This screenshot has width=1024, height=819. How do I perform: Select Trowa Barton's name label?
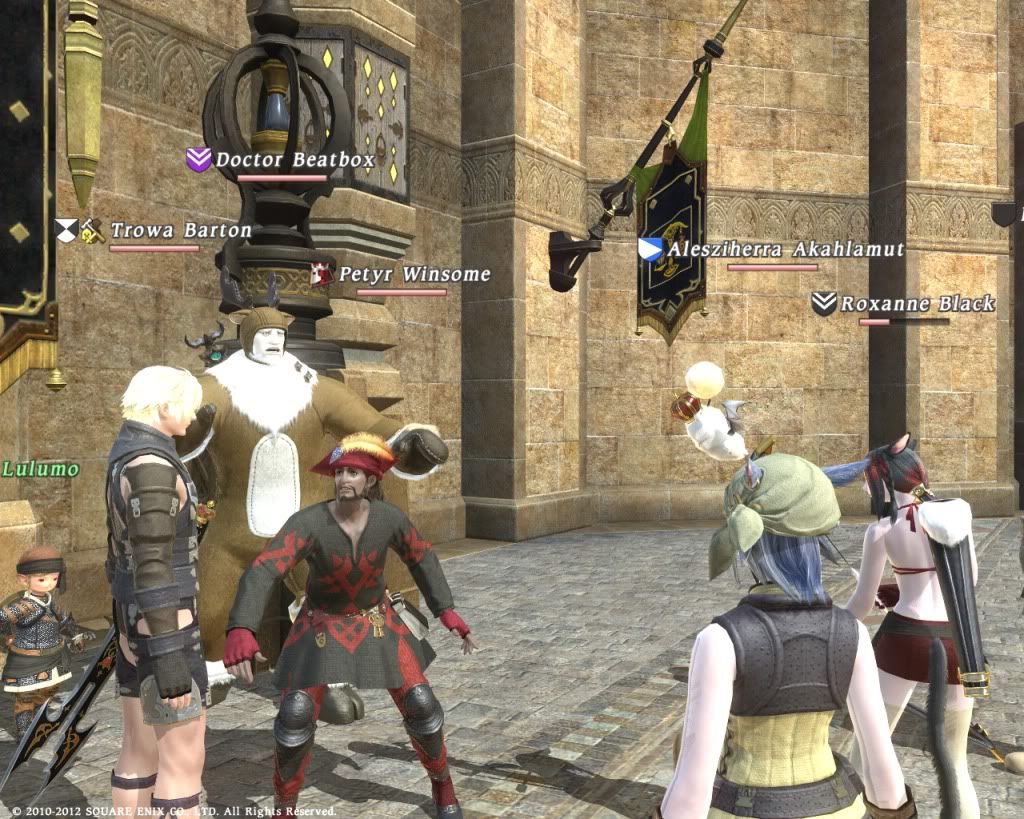click(181, 231)
